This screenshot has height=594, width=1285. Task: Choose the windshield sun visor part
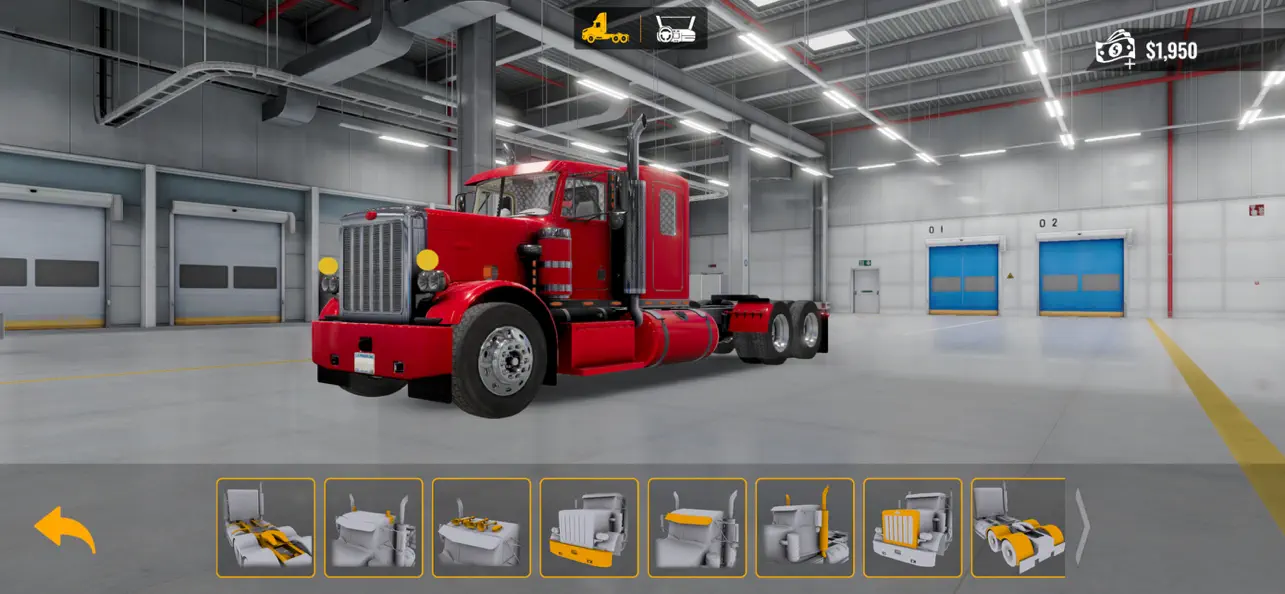(x=697, y=528)
